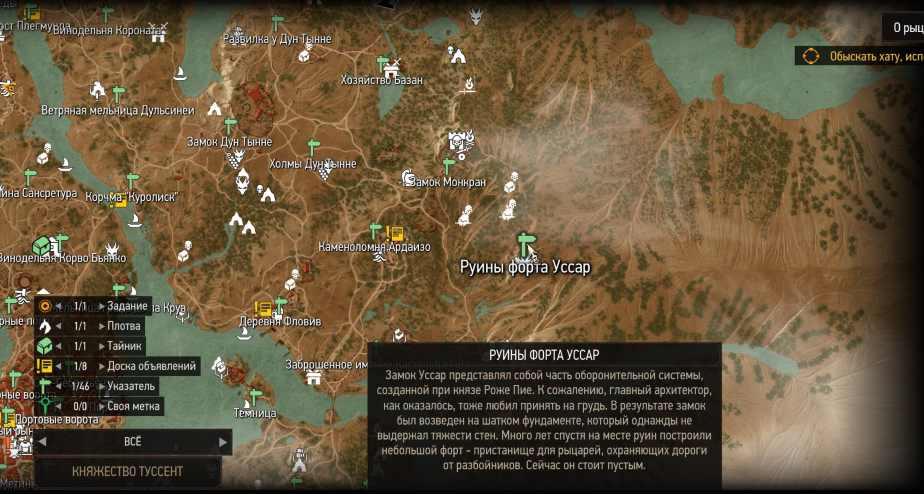
Task: Click the right arrow beside the ВСЁ filter
Action: coord(223,441)
